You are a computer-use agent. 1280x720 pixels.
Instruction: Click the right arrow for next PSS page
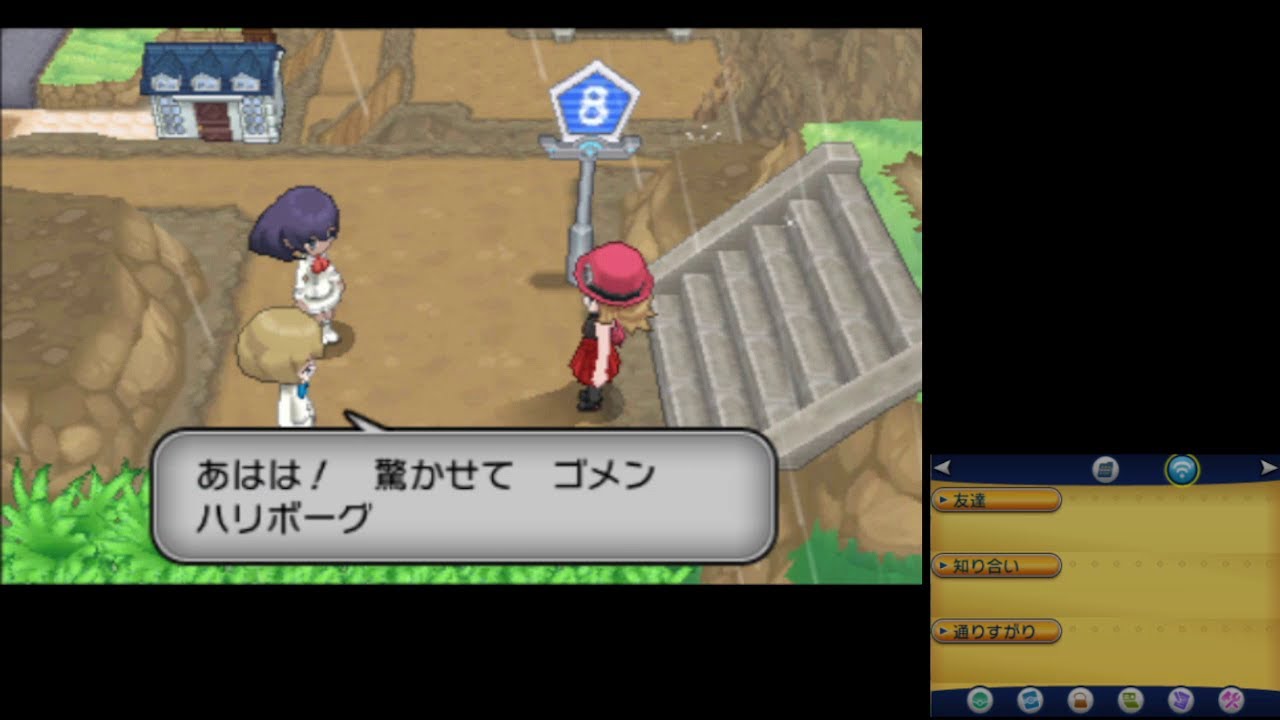click(1270, 466)
